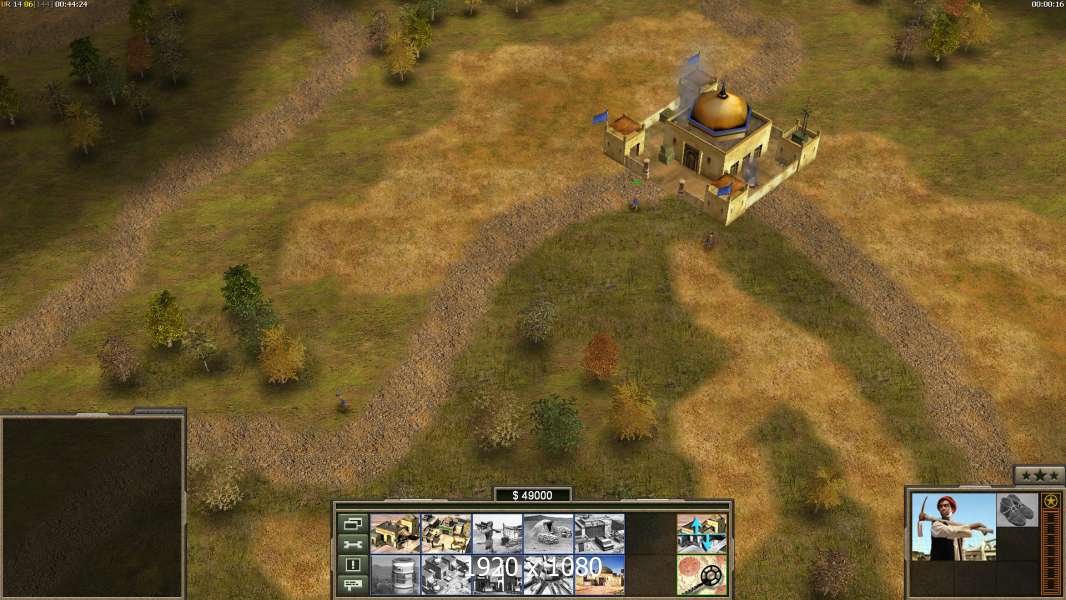Screen dimensions: 1066x600
Task: Click the minimap panel
Action: tap(93, 507)
